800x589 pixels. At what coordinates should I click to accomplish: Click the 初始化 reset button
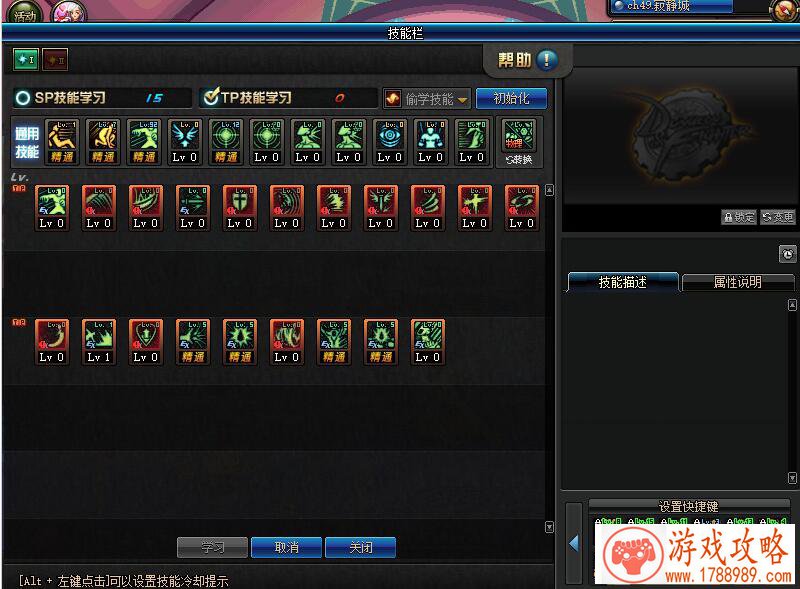(511, 98)
